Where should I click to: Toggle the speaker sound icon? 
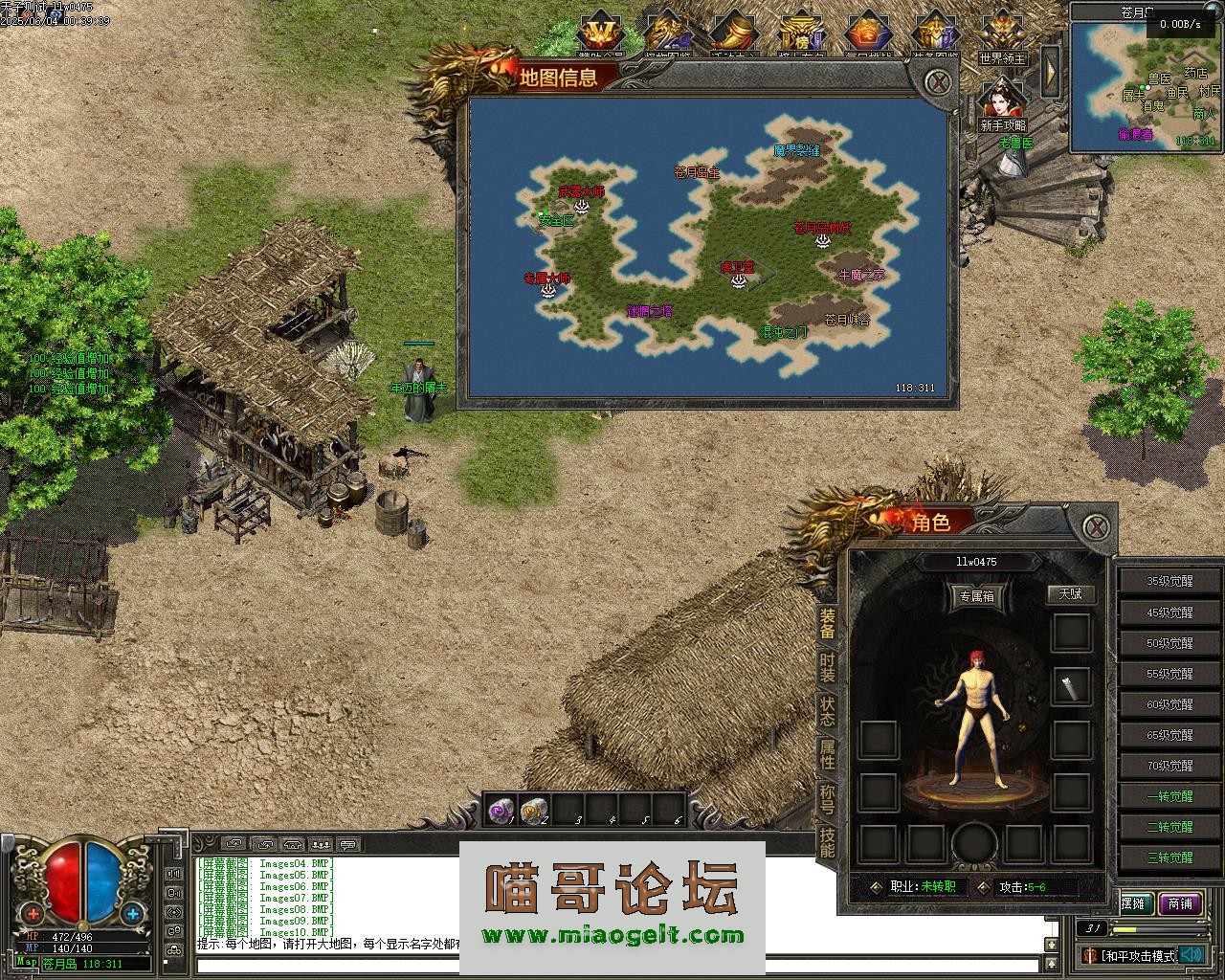pyautogui.click(x=1191, y=954)
